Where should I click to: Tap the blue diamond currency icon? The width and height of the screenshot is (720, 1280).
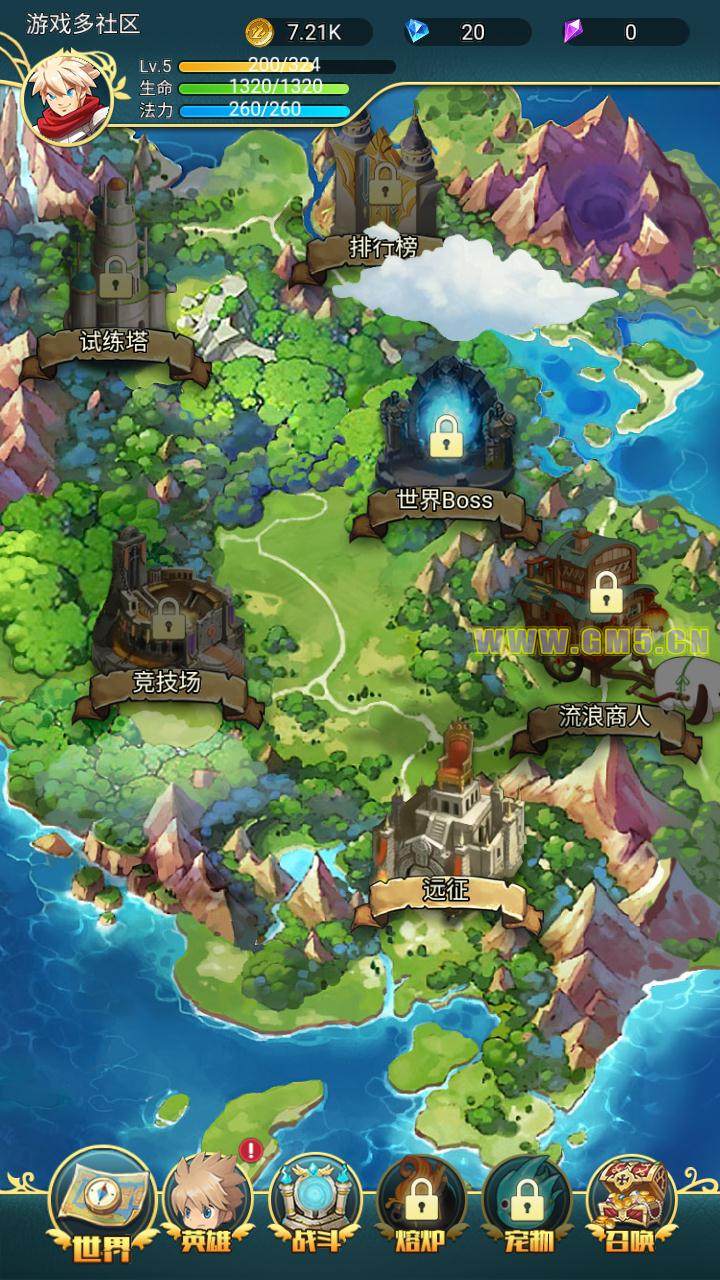pos(418,32)
